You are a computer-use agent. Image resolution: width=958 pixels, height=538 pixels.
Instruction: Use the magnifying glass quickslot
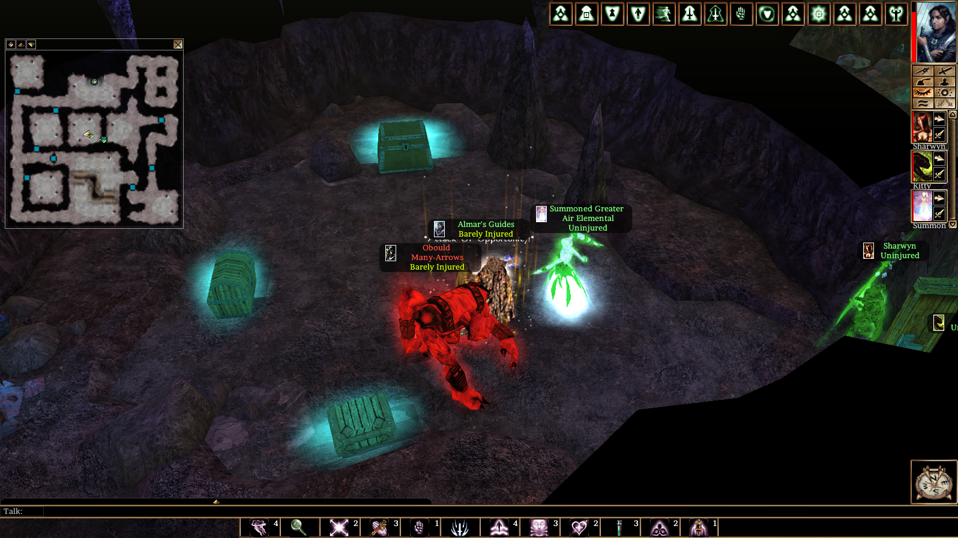pyautogui.click(x=298, y=527)
